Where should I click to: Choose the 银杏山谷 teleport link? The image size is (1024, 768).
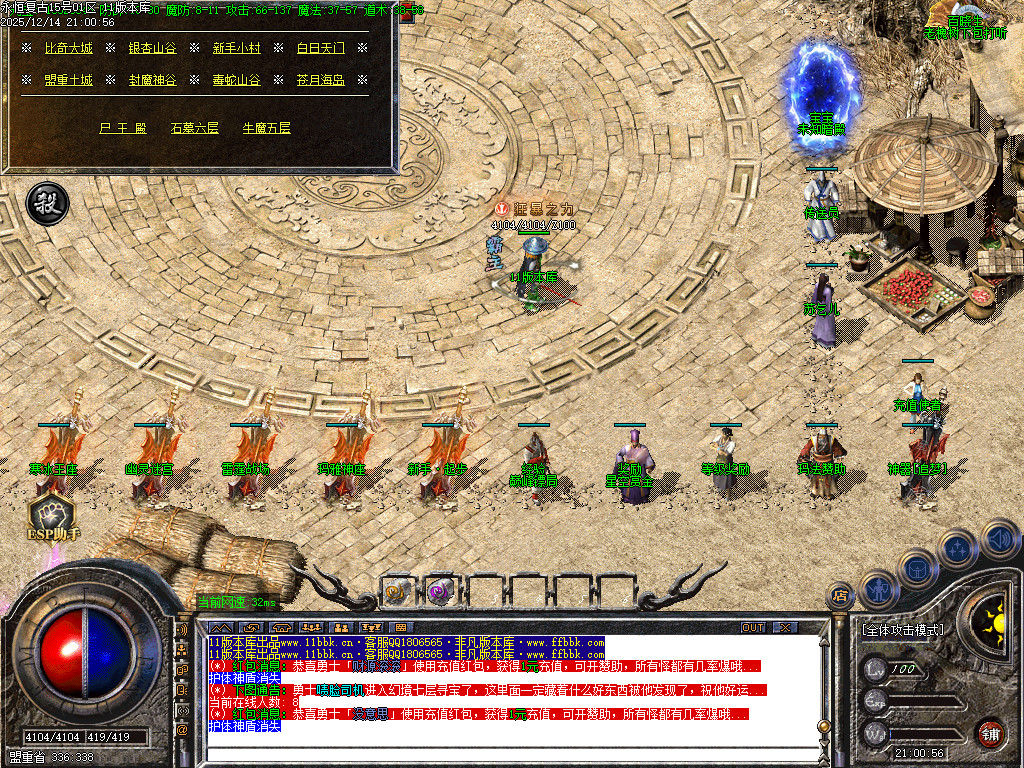pos(152,48)
